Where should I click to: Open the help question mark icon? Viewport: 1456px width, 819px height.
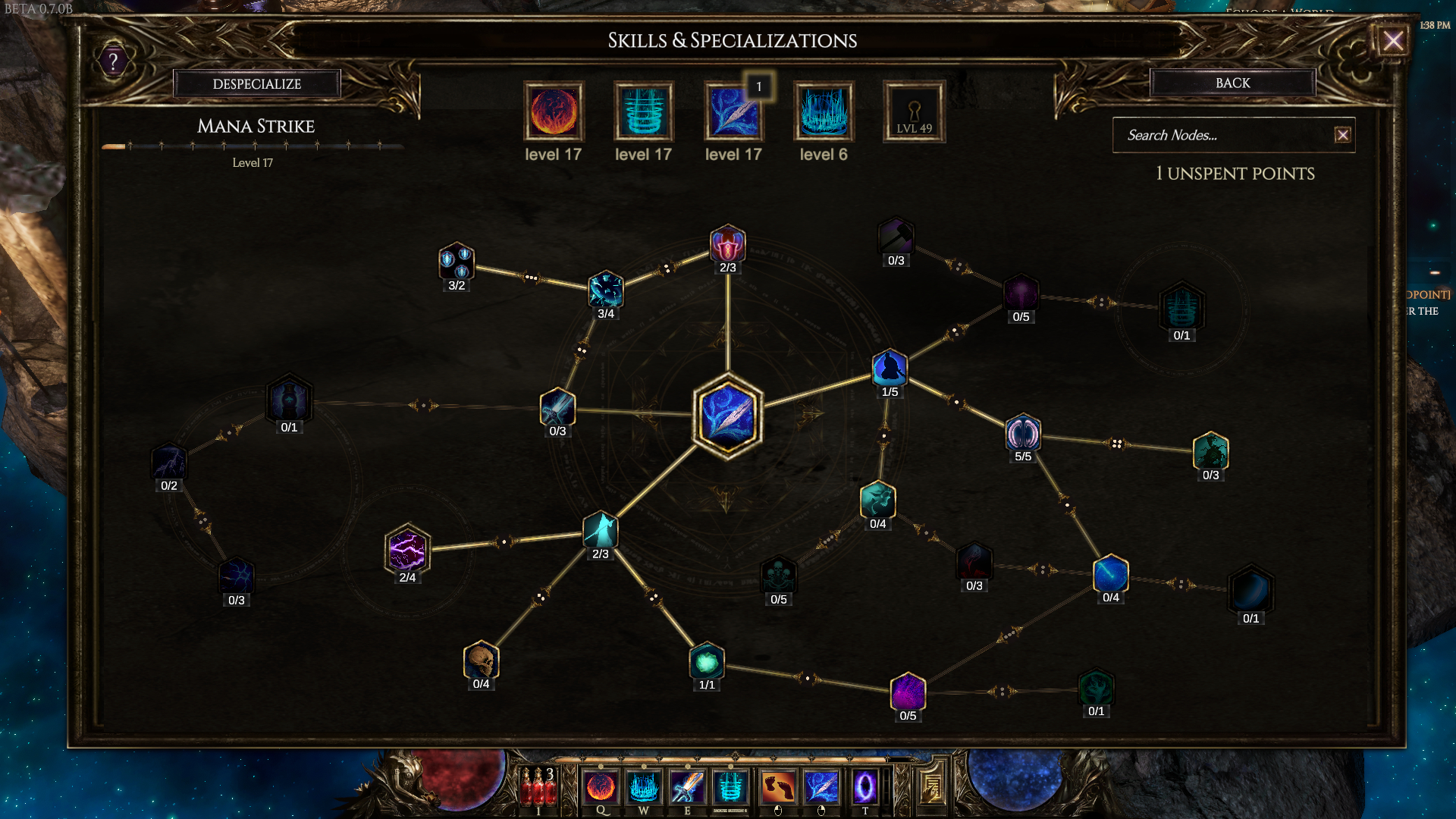pos(112,61)
